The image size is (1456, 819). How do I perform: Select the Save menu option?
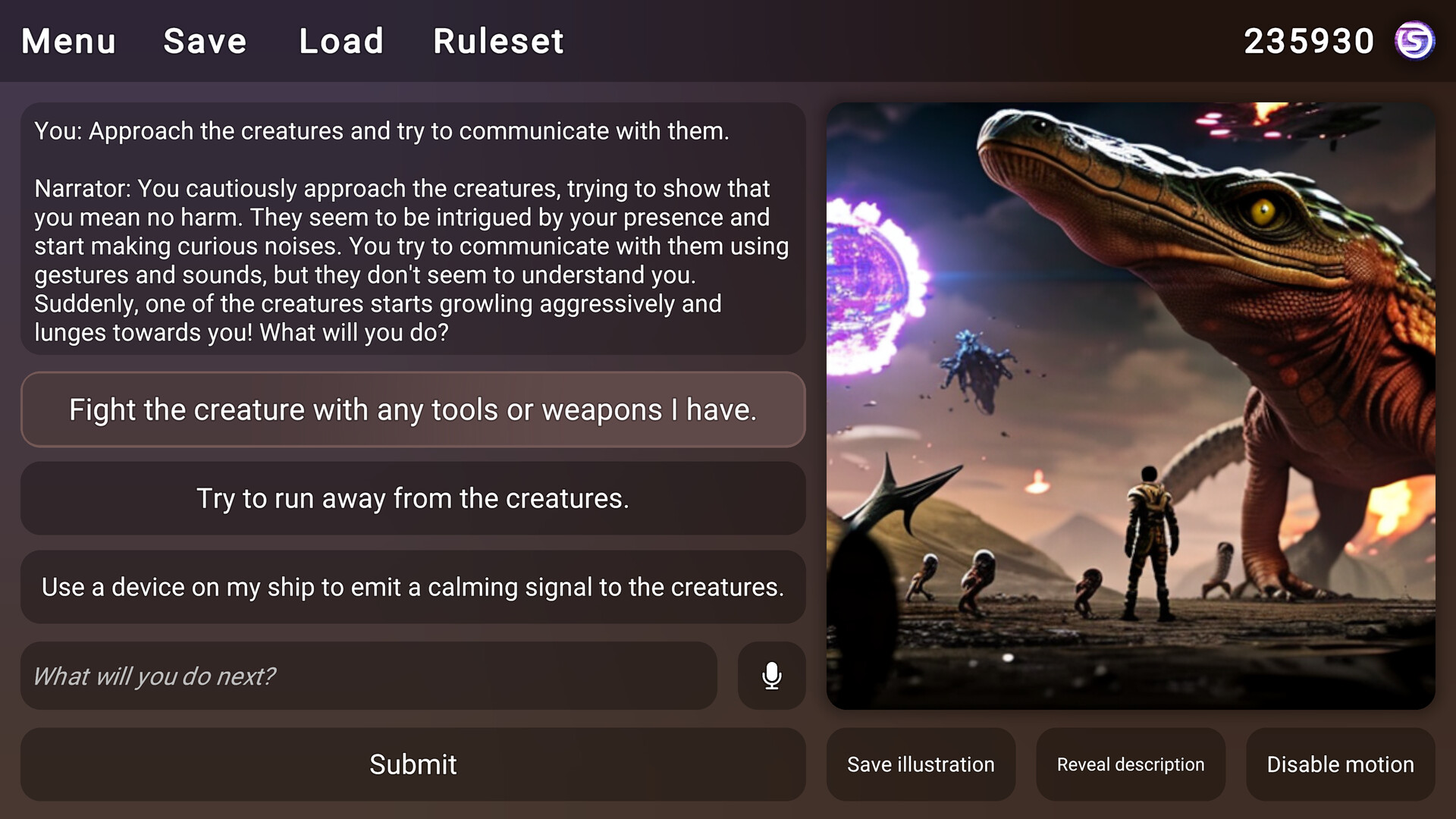tap(204, 41)
